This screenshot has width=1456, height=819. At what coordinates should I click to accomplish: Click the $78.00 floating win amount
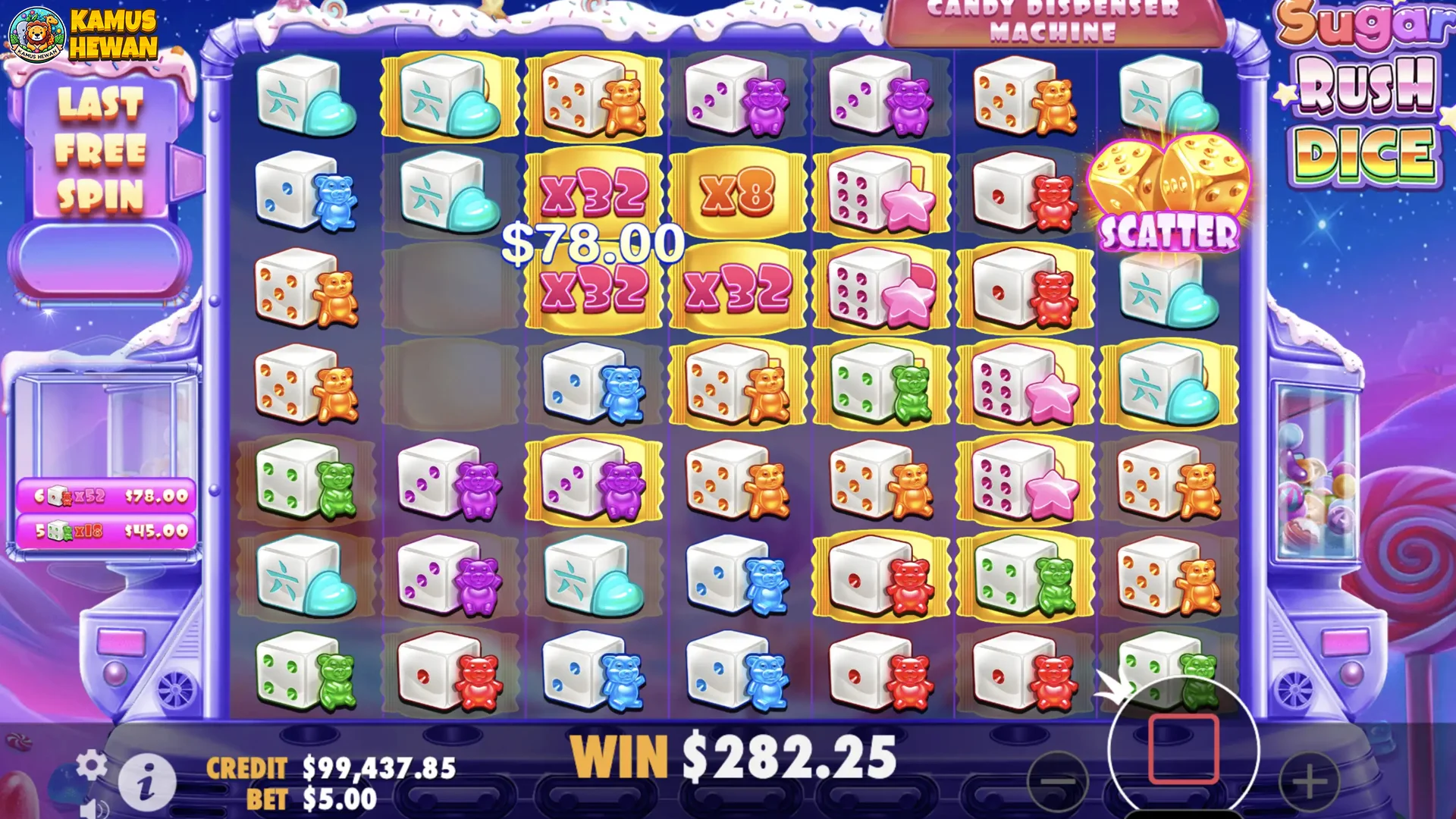[x=594, y=243]
